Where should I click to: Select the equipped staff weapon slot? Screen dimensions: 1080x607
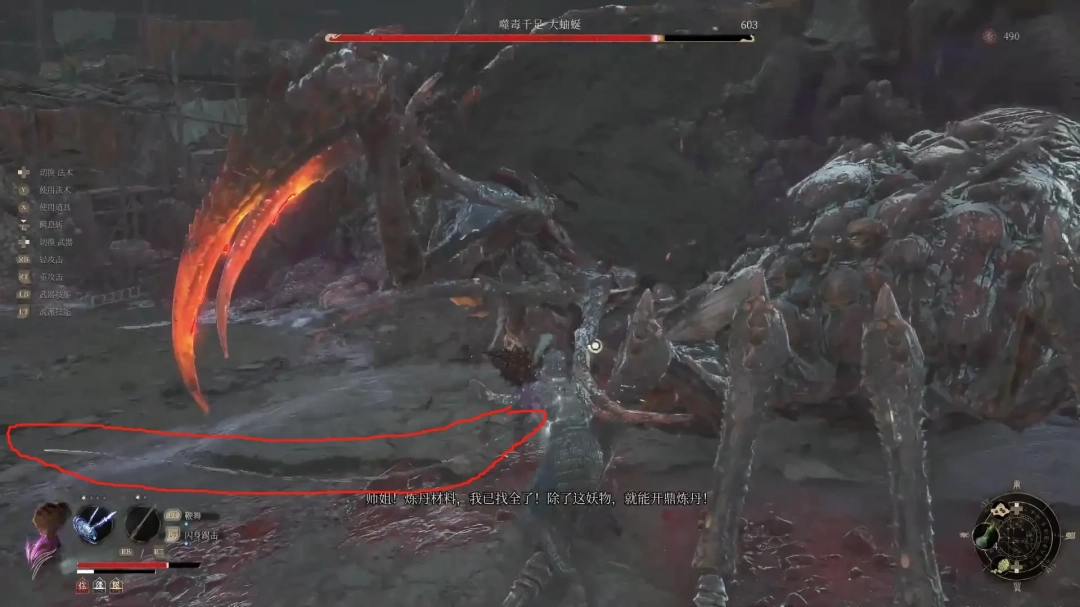[x=143, y=524]
